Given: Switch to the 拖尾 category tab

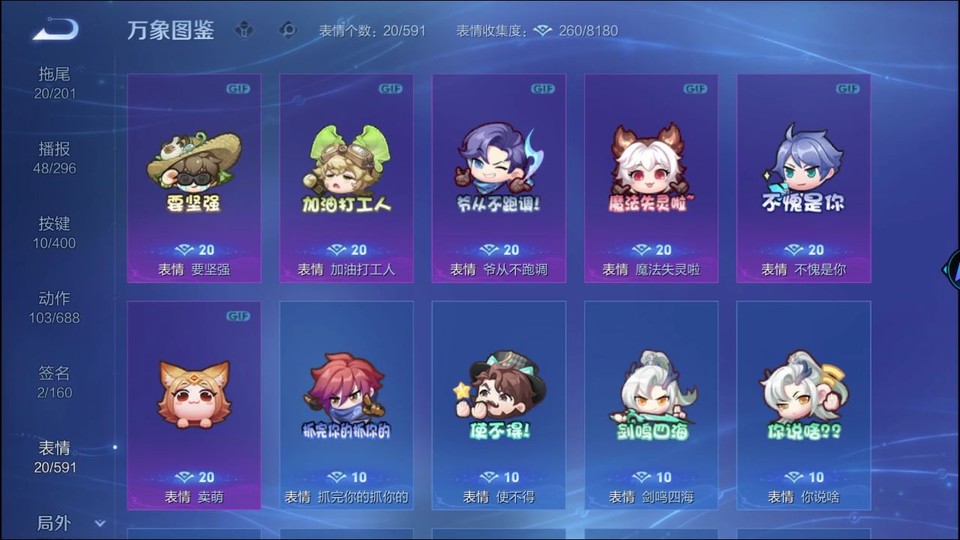Looking at the screenshot, I should point(55,83).
